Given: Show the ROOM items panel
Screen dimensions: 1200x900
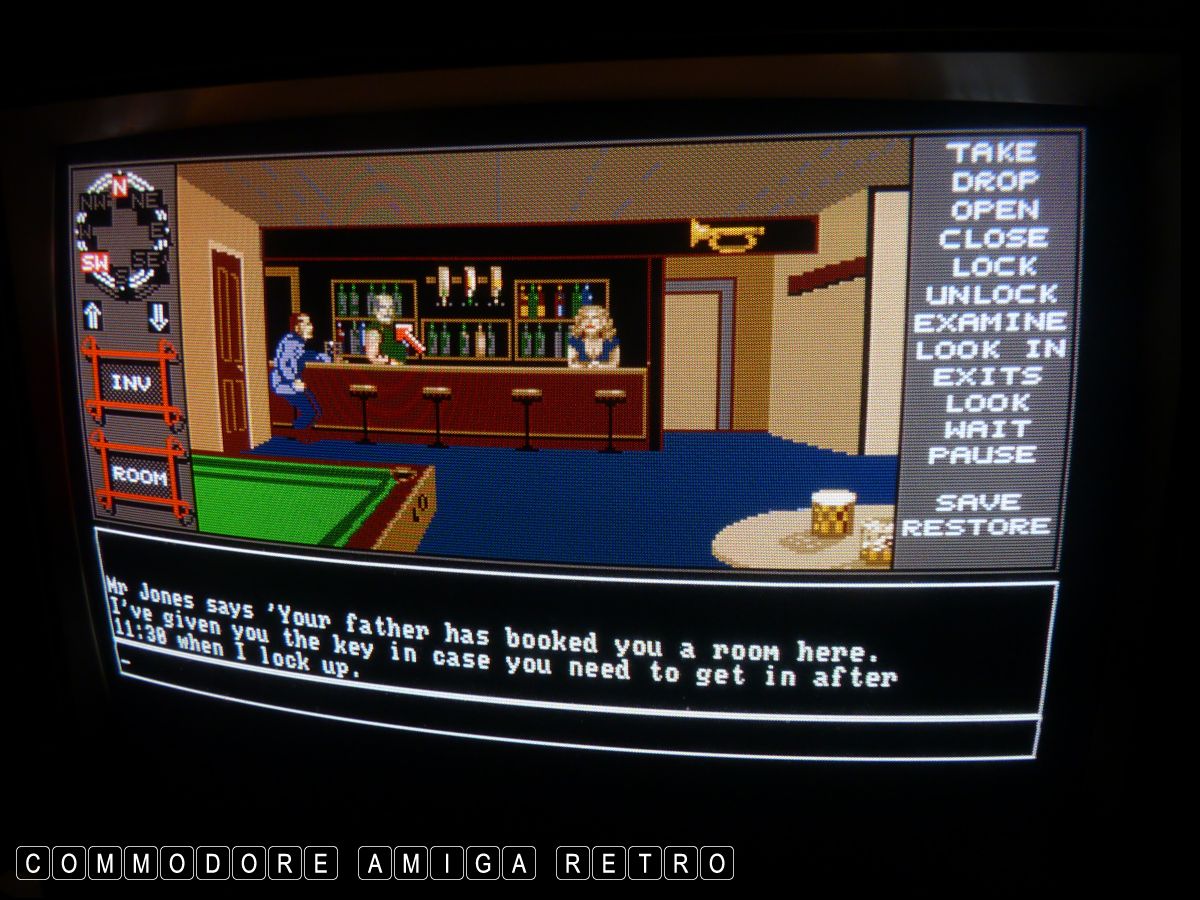Looking at the screenshot, I should pos(139,476).
